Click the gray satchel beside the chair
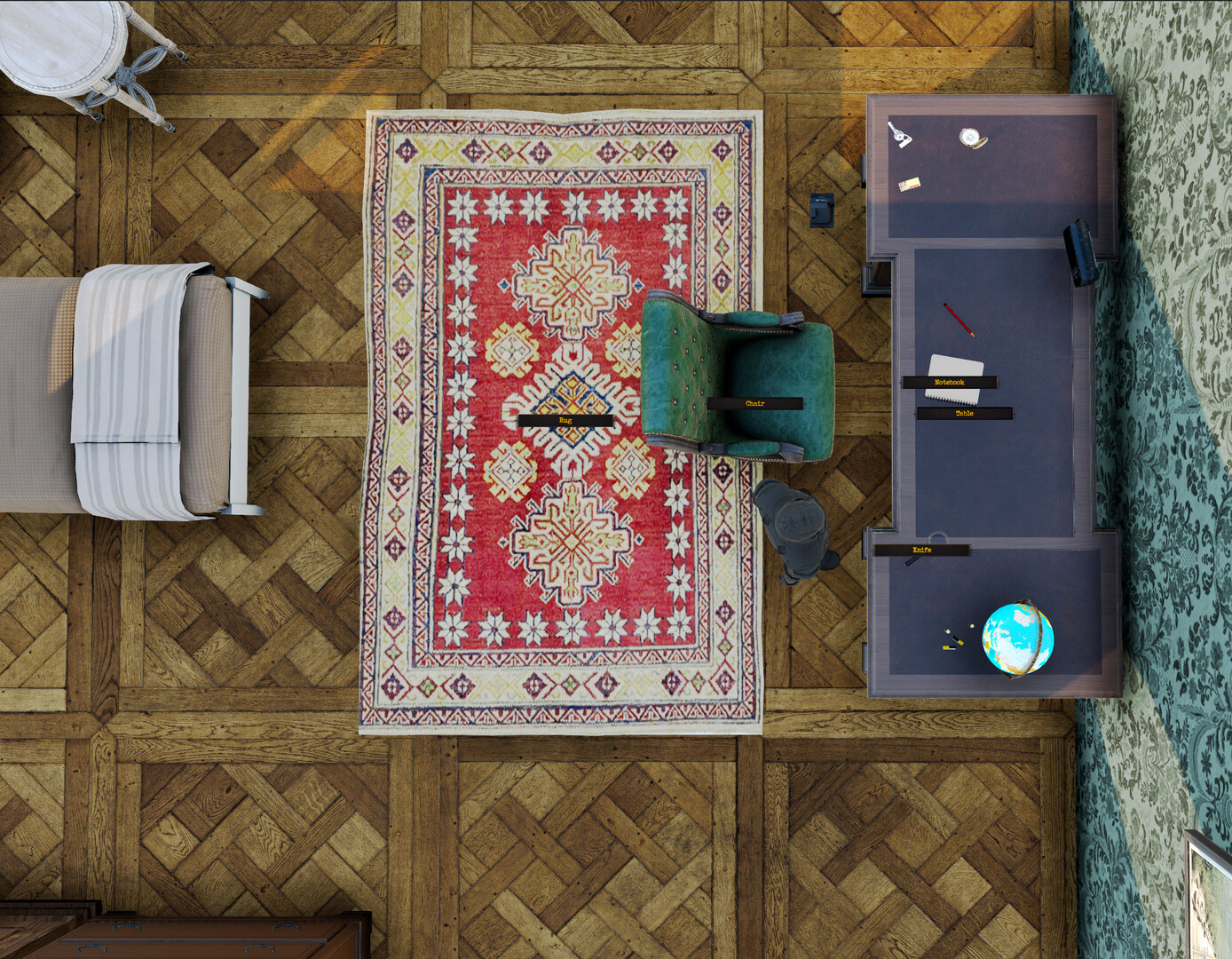 coord(793,524)
